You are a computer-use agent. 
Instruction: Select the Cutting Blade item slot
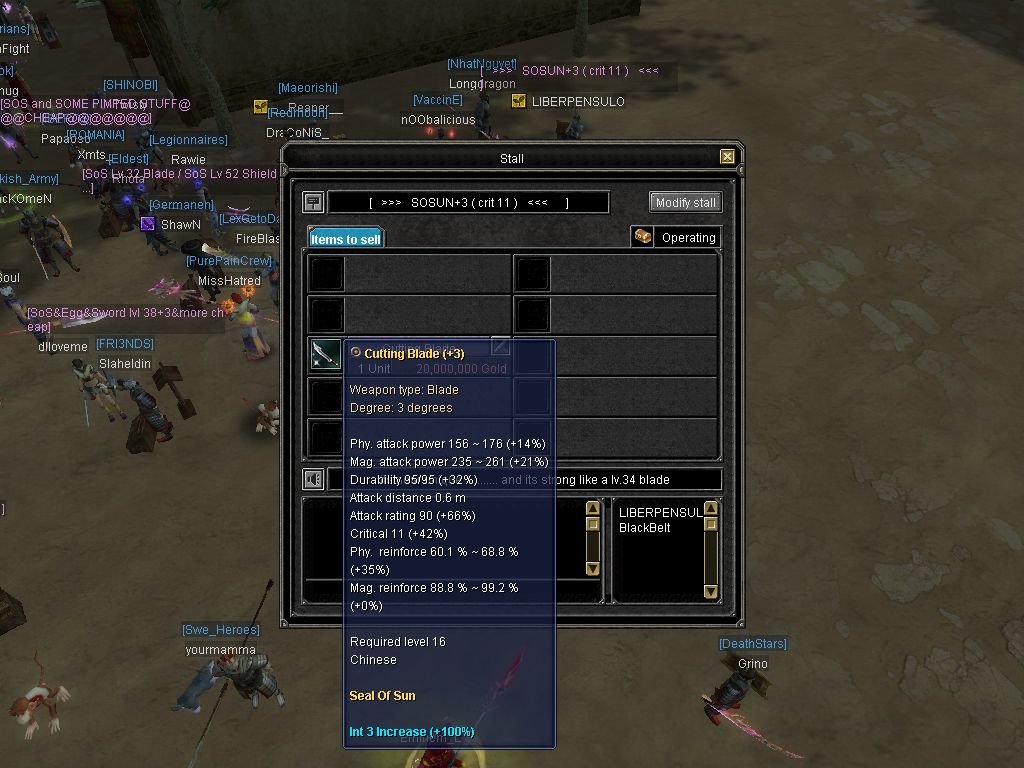coord(326,355)
